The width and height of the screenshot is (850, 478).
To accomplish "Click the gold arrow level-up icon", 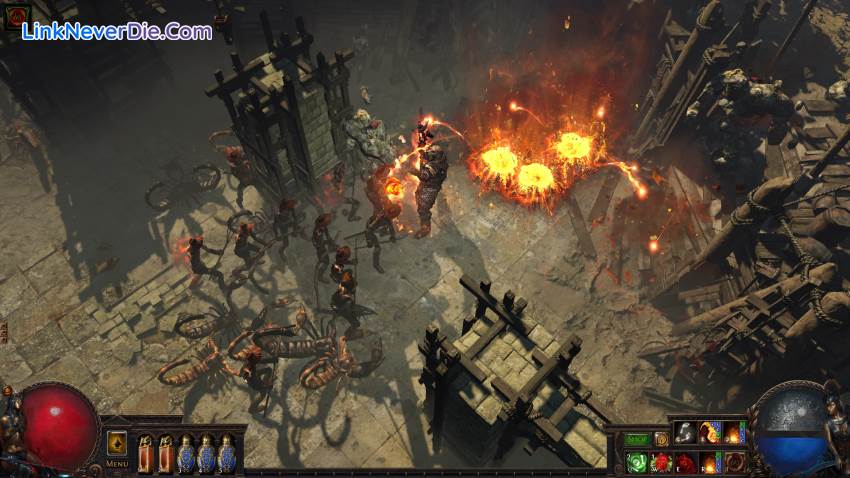I will 117,443.
